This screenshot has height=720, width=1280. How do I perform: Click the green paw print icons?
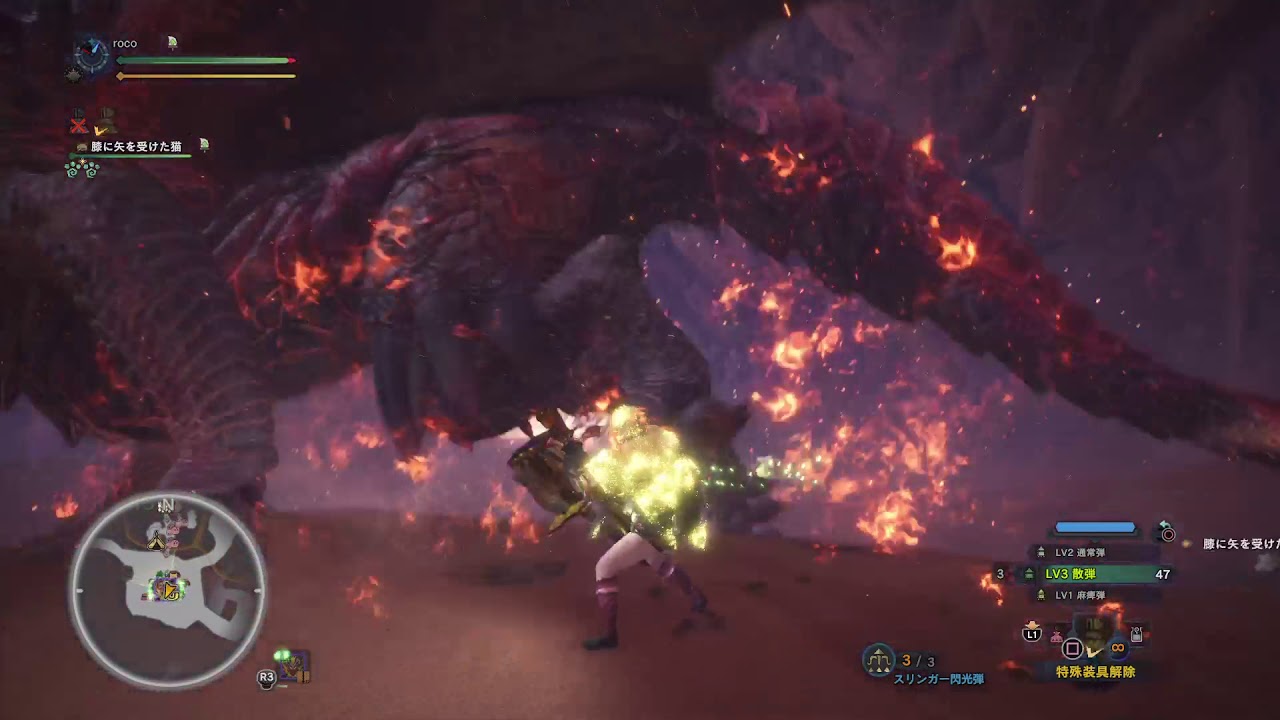[x=81, y=168]
